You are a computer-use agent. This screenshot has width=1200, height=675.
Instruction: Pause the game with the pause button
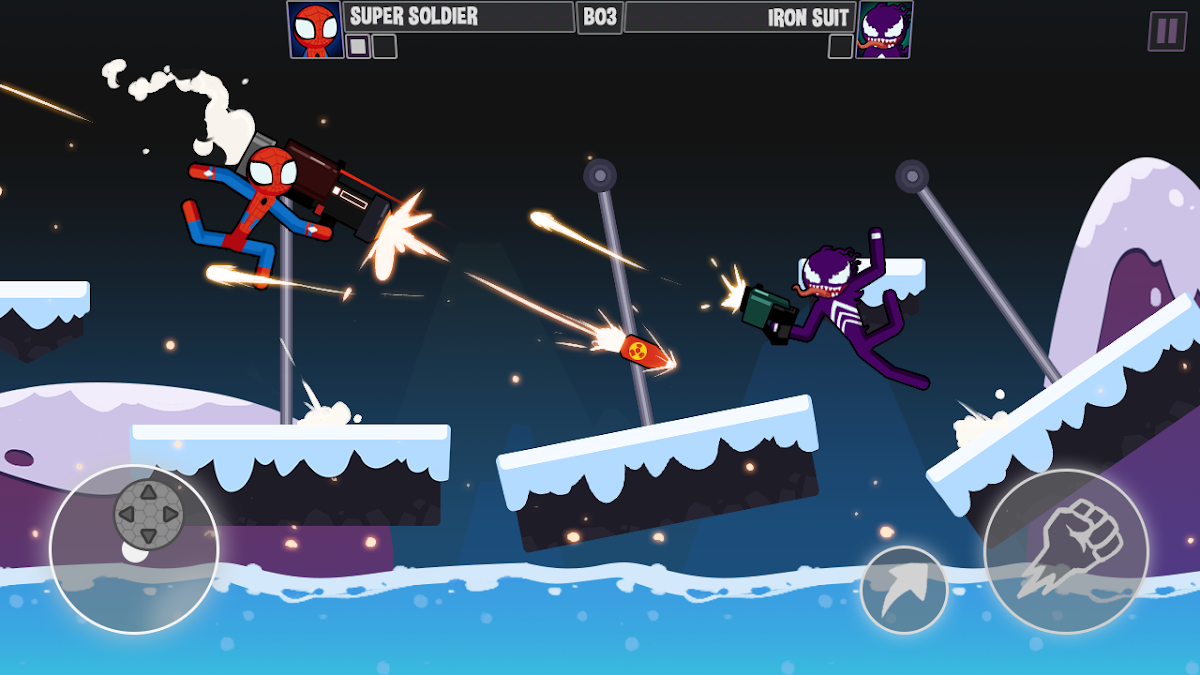pos(1166,31)
